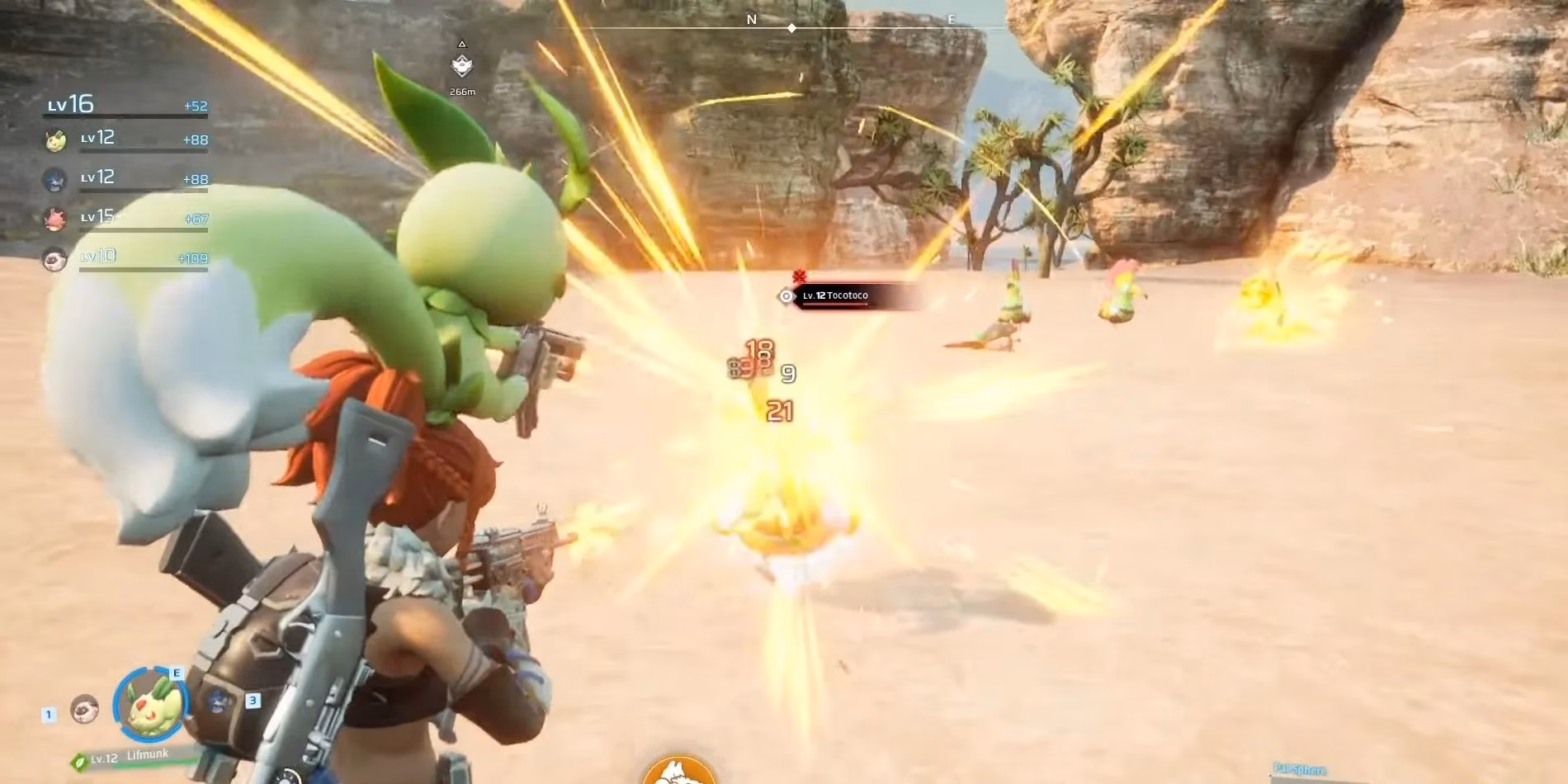Open the enemy target reticle beside Tocotoco's name
Image resolution: width=1568 pixels, height=784 pixels.
786,296
